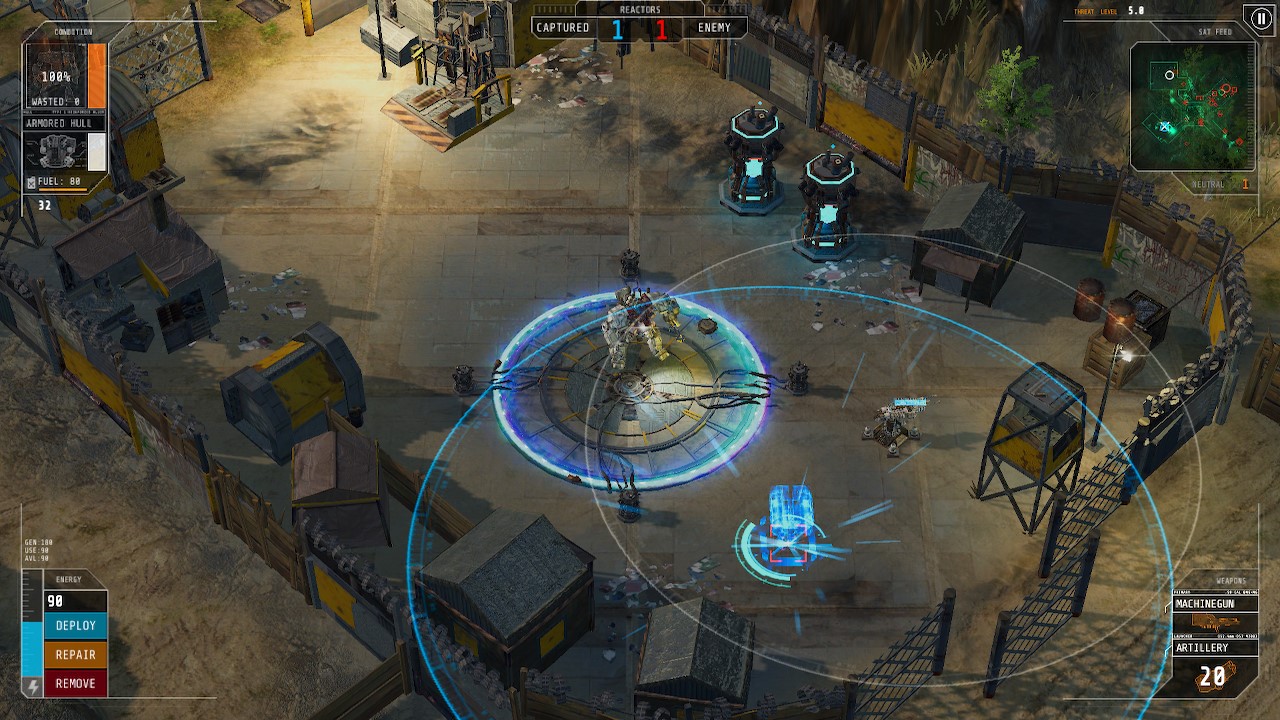Choose the Repair button
The image size is (1280, 720).
pos(75,655)
